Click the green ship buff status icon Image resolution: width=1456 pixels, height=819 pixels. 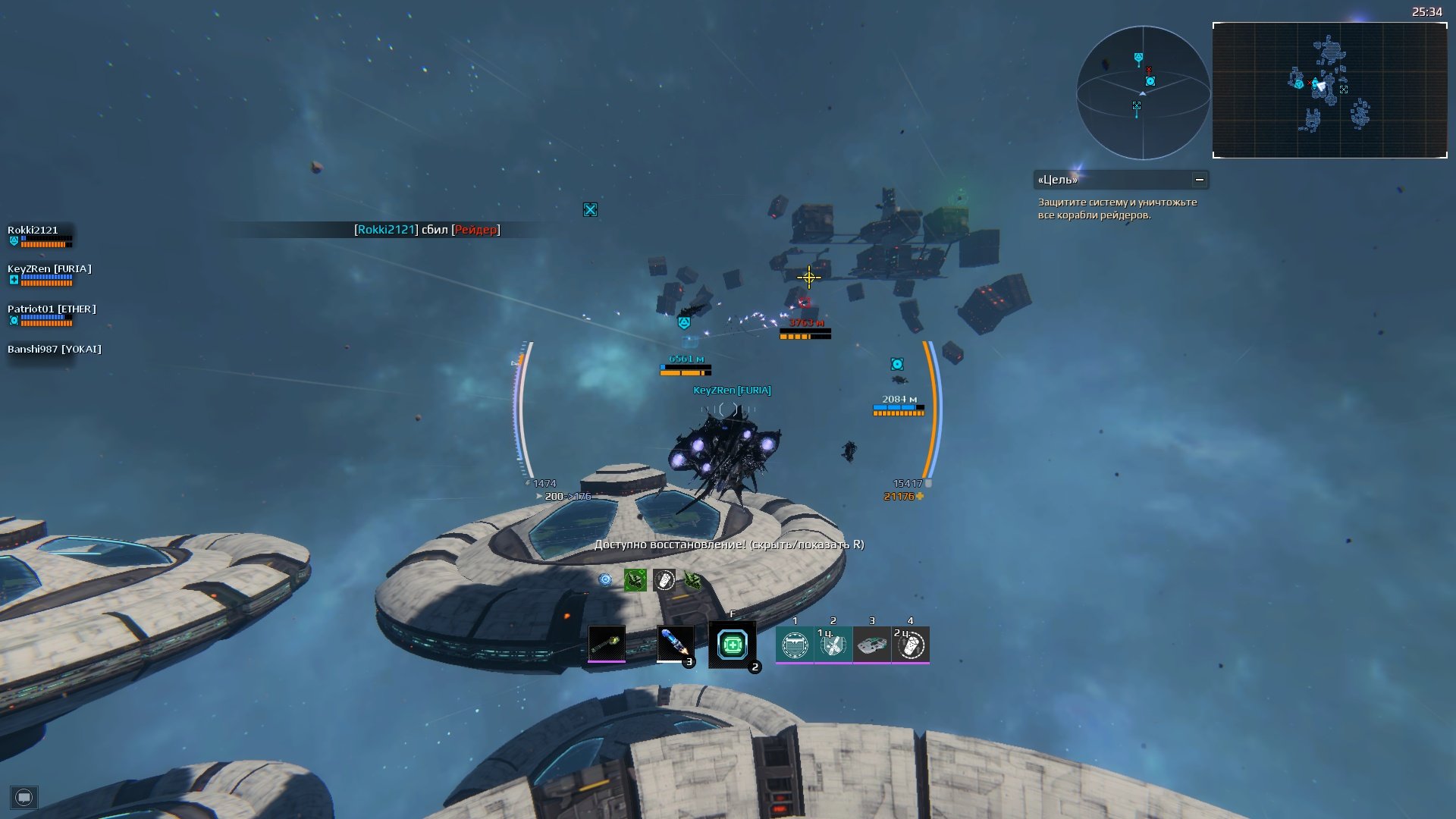[635, 580]
